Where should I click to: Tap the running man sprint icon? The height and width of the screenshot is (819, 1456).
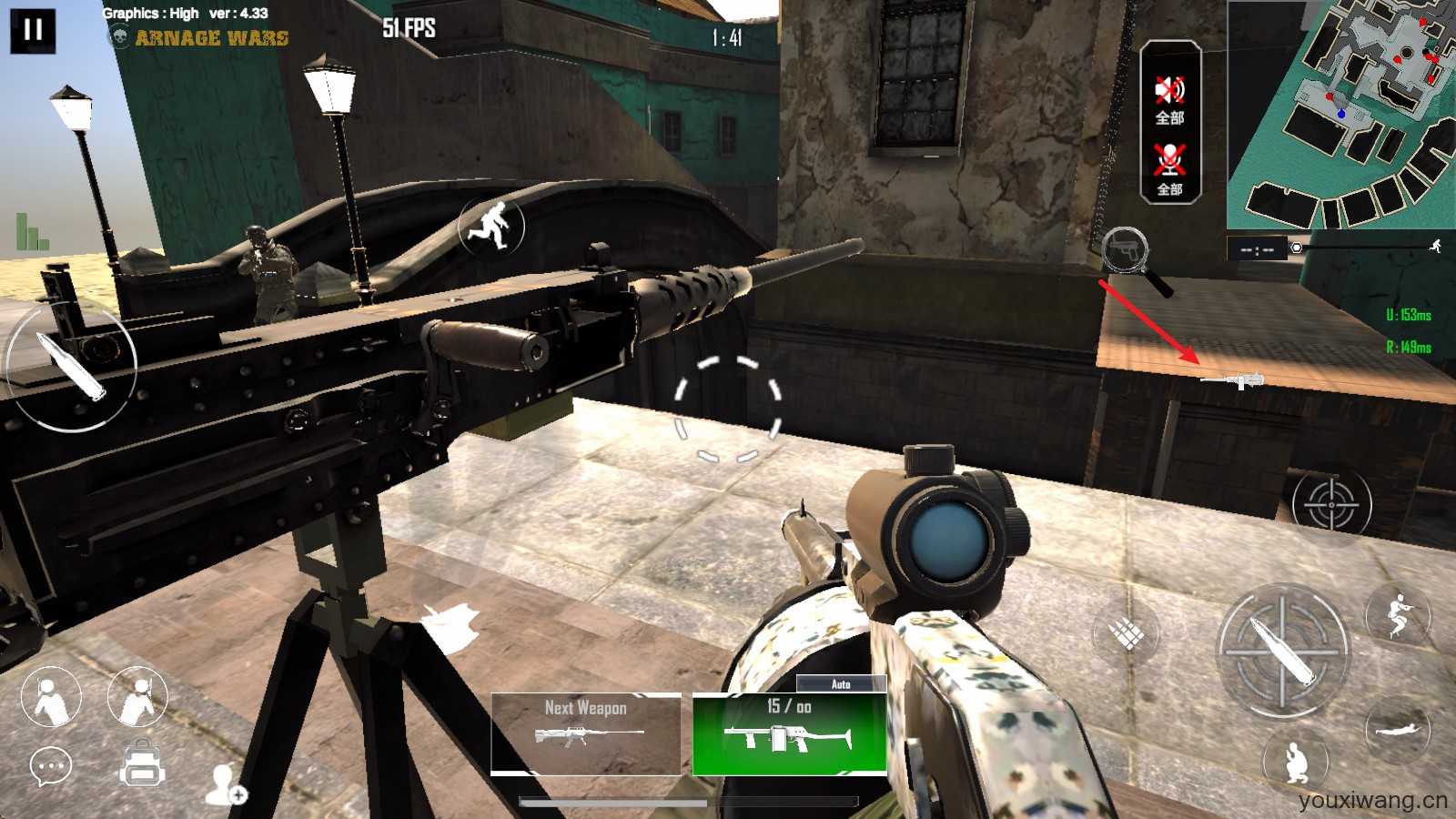coord(491,226)
